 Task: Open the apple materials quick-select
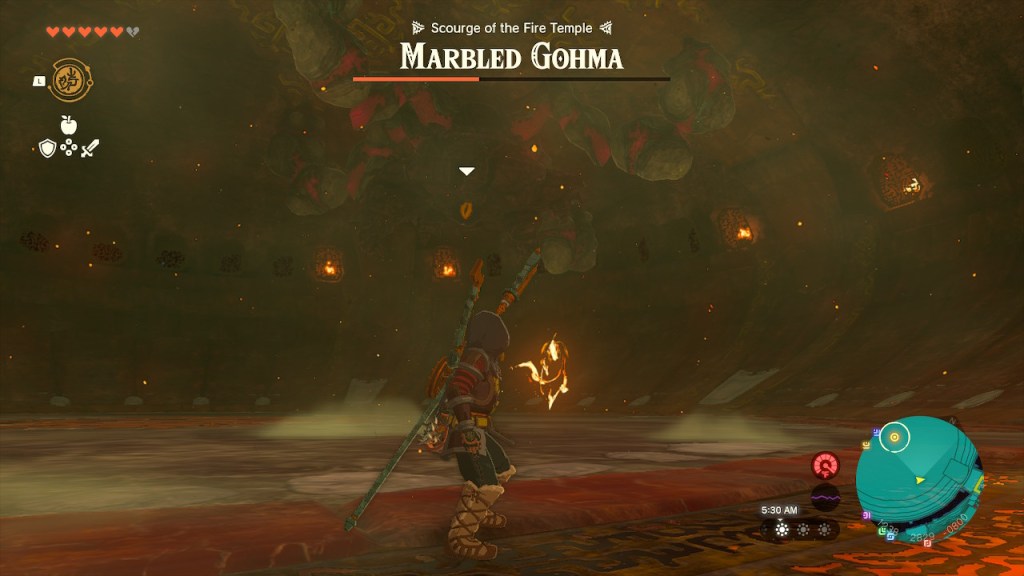[69, 125]
